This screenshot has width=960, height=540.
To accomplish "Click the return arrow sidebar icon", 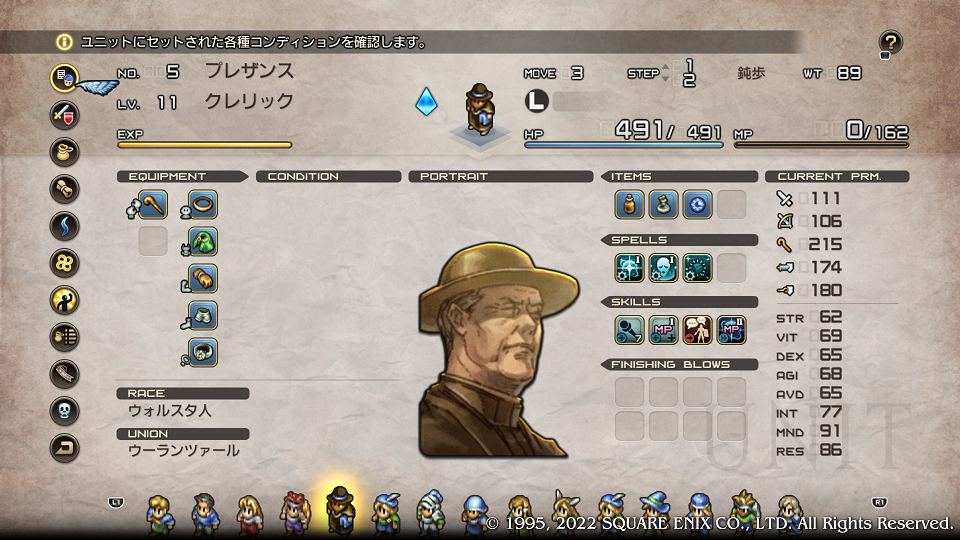I will click(x=65, y=447).
